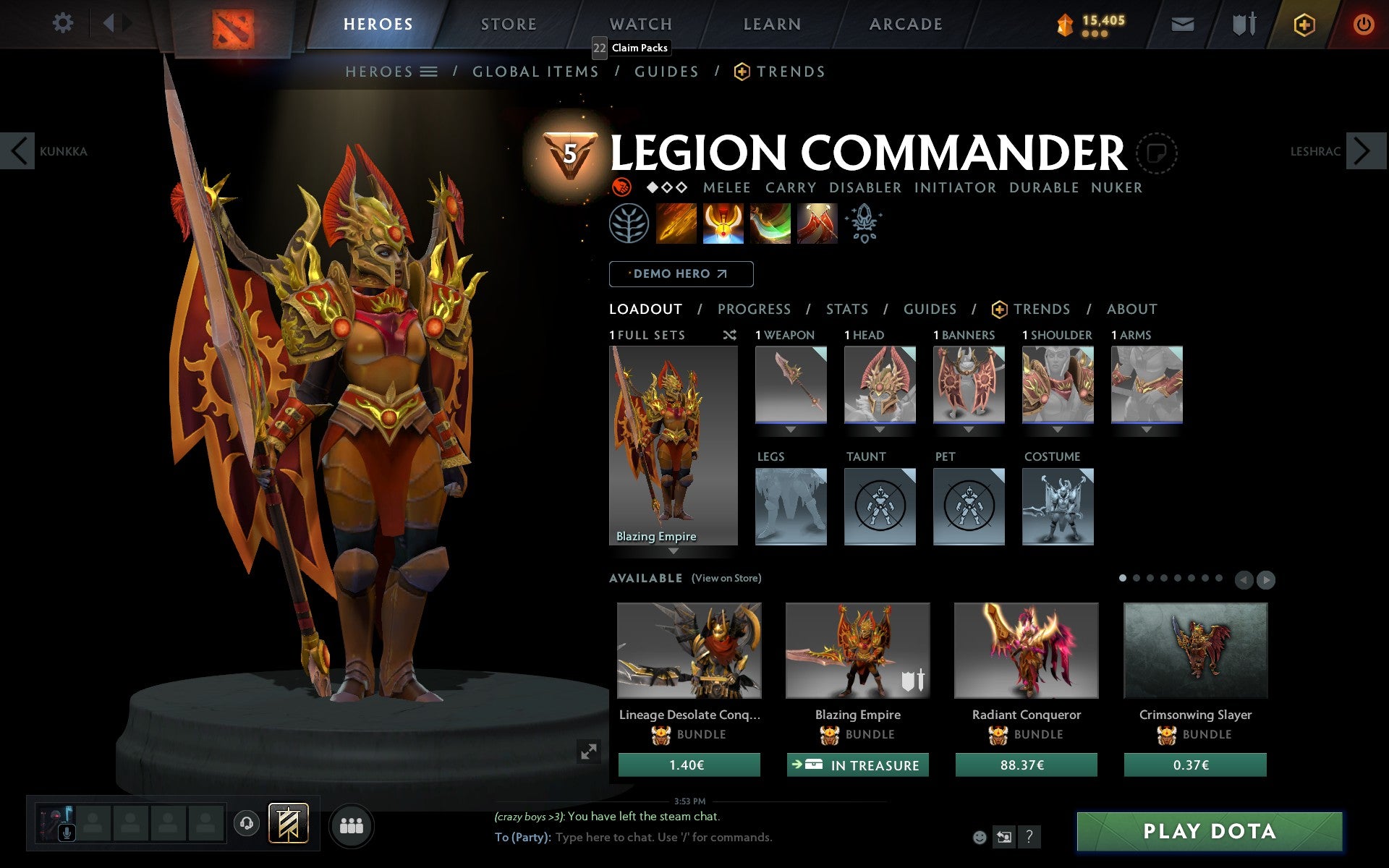This screenshot has height=868, width=1389.
Task: Open the mail notification icon
Action: [x=1182, y=23]
